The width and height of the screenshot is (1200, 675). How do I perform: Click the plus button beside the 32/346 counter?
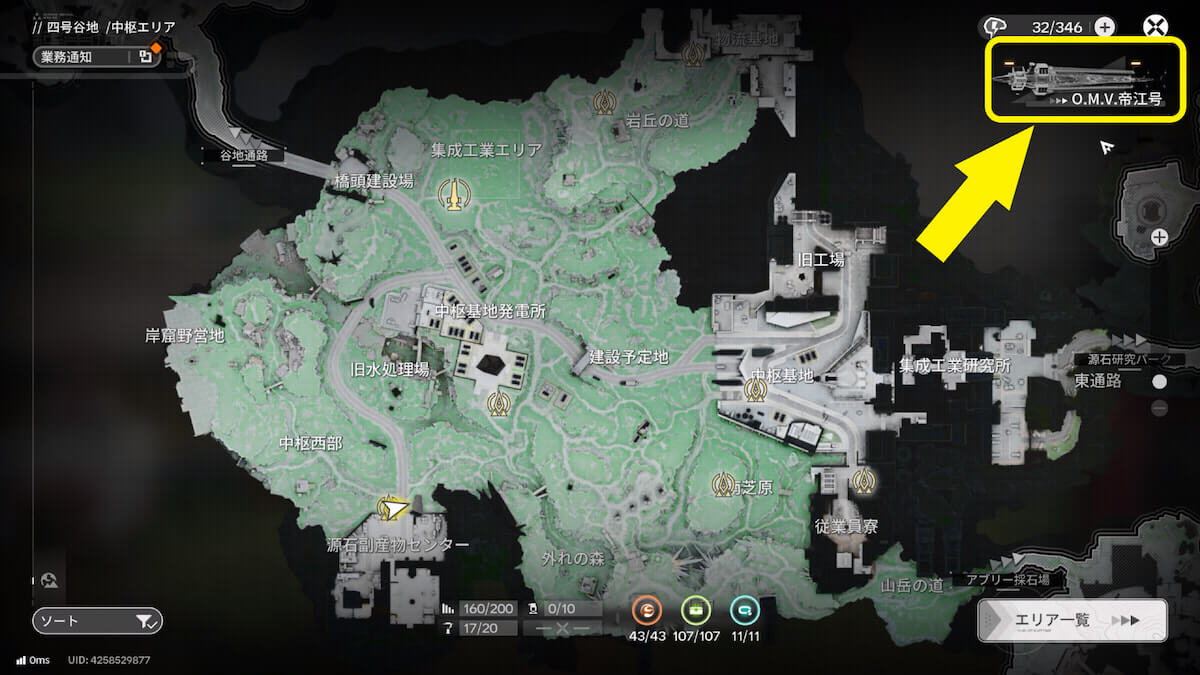(x=1105, y=27)
